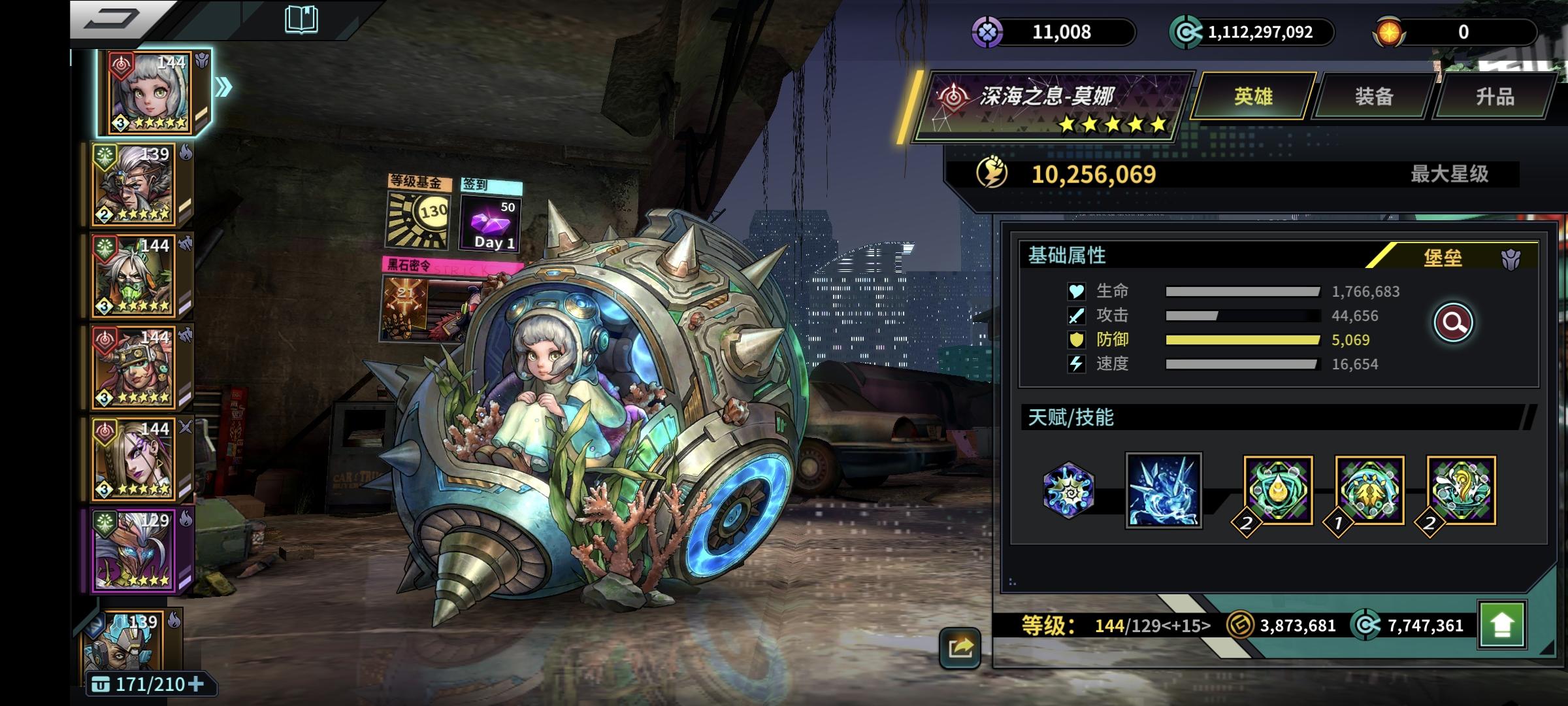Select the level 139 eyepatch hero portrait
The height and width of the screenshot is (706, 1568).
coord(135,185)
